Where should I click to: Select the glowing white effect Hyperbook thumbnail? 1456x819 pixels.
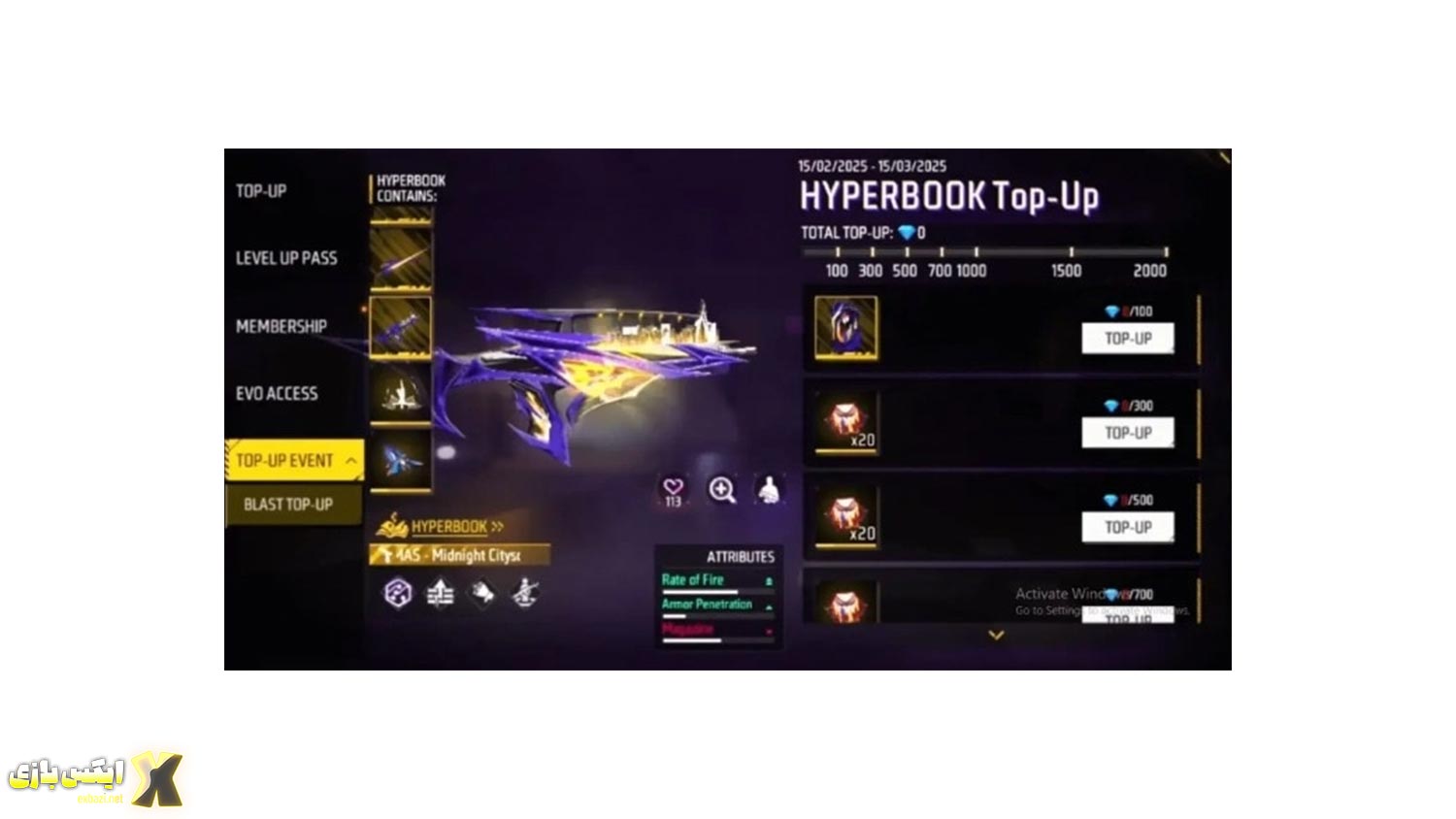coord(400,393)
